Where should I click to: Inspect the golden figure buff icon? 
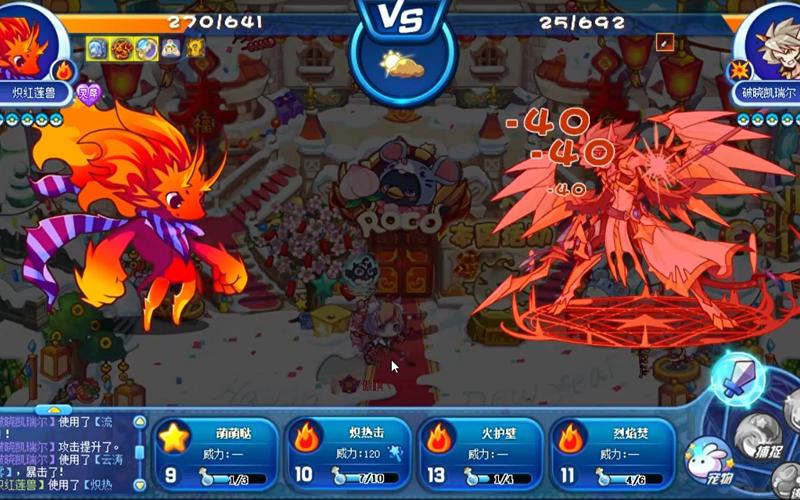click(x=194, y=47)
